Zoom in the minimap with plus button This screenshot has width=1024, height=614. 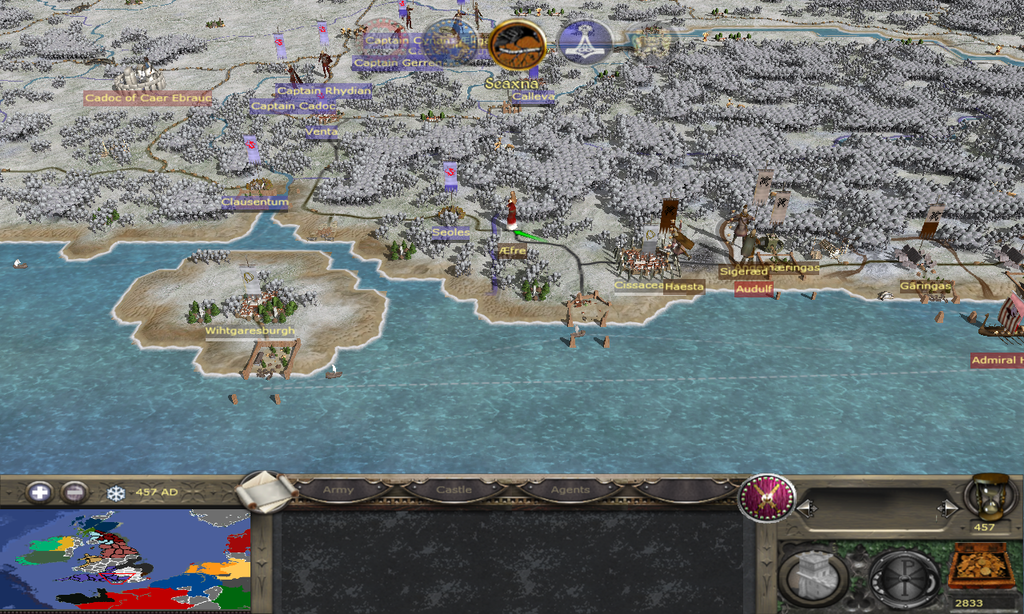click(x=39, y=492)
